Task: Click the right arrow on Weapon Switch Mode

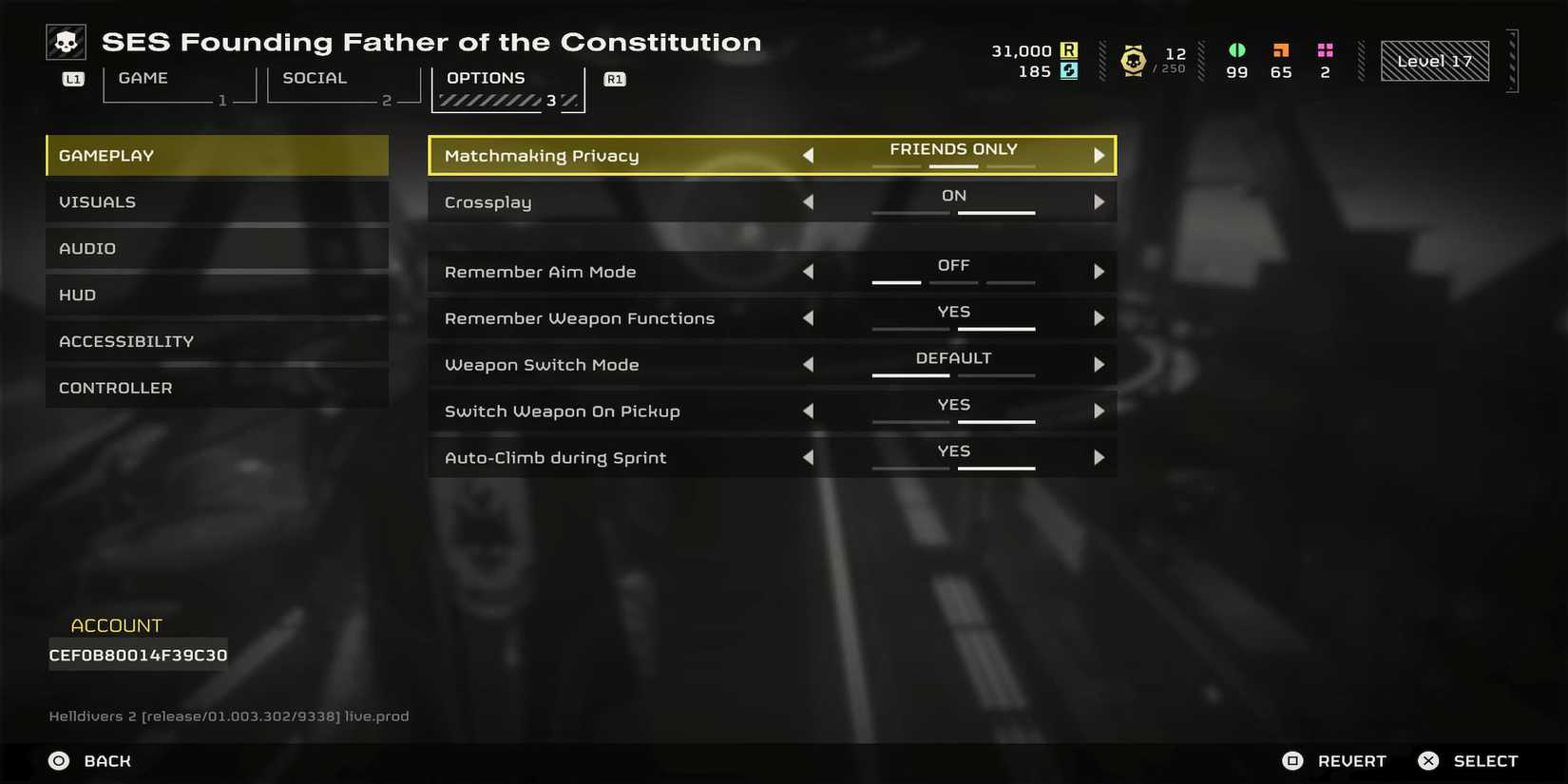Action: click(x=1100, y=364)
